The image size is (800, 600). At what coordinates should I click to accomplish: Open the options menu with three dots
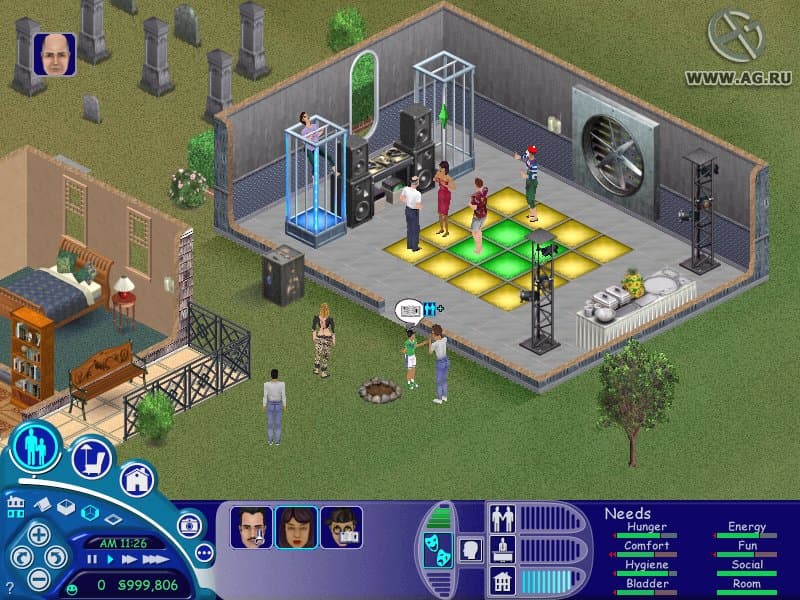pos(204,551)
